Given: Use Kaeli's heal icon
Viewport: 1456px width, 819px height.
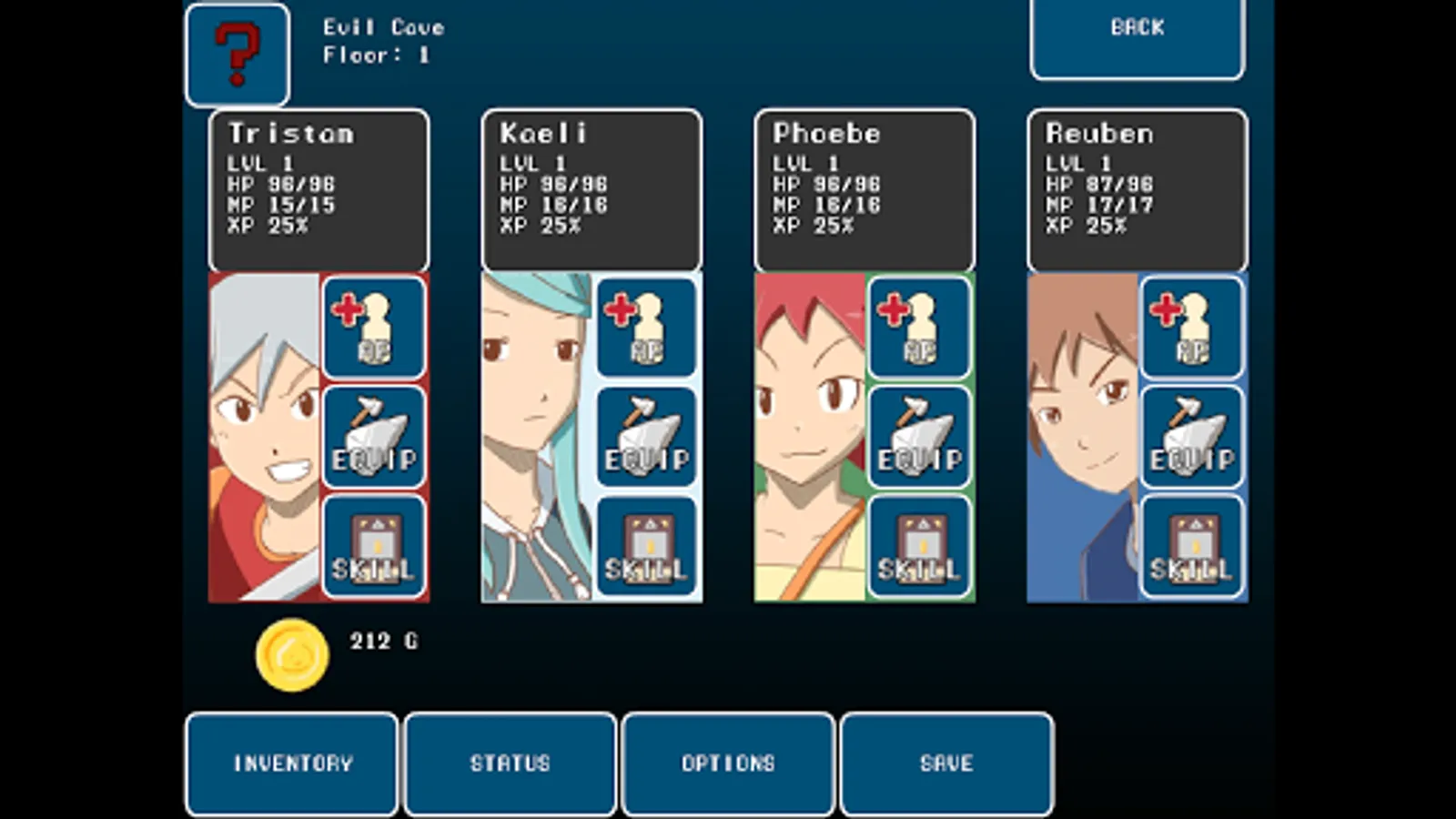Looking at the screenshot, I should pyautogui.click(x=646, y=329).
